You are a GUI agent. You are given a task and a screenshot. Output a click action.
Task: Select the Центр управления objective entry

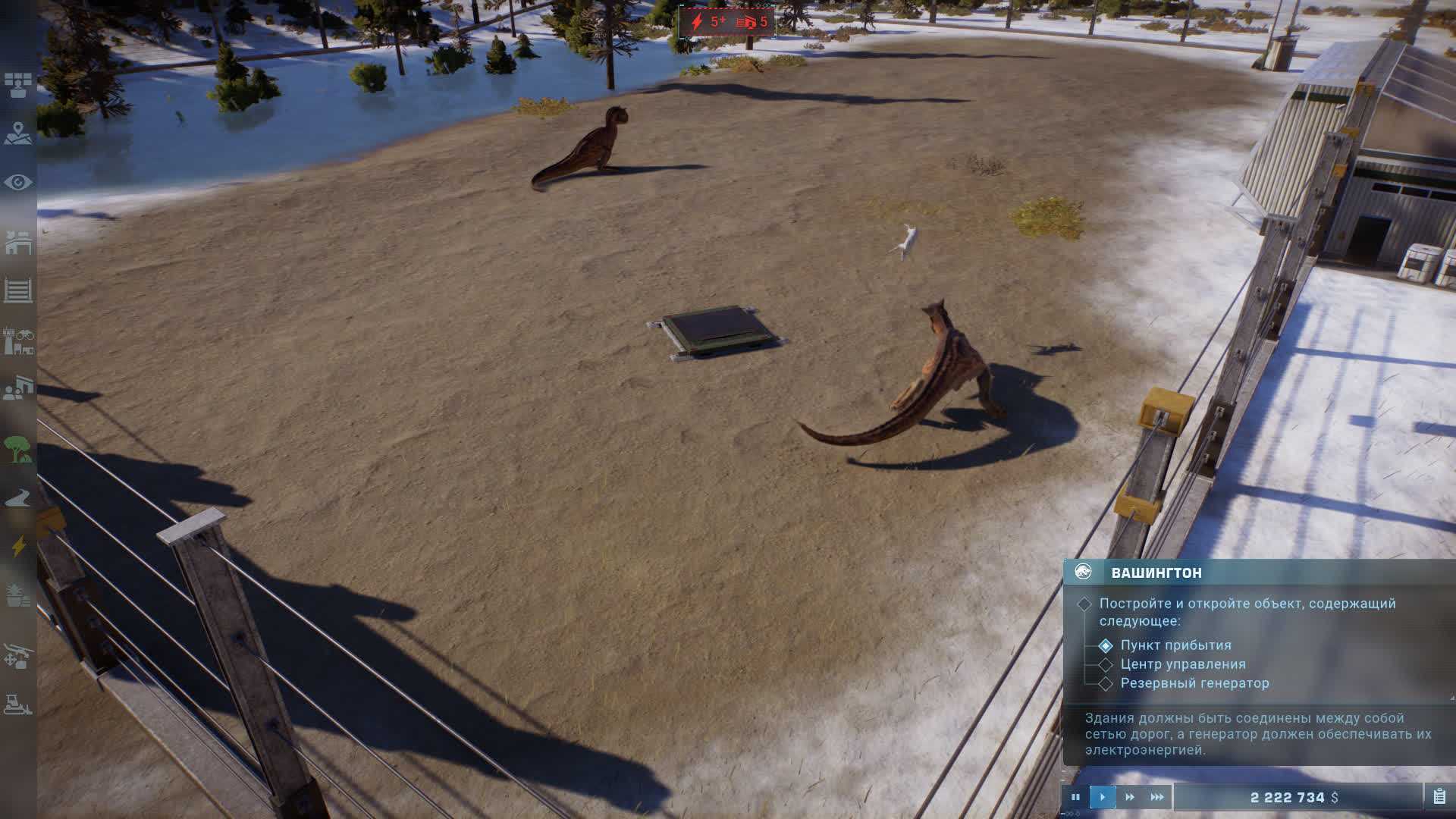(x=1182, y=664)
